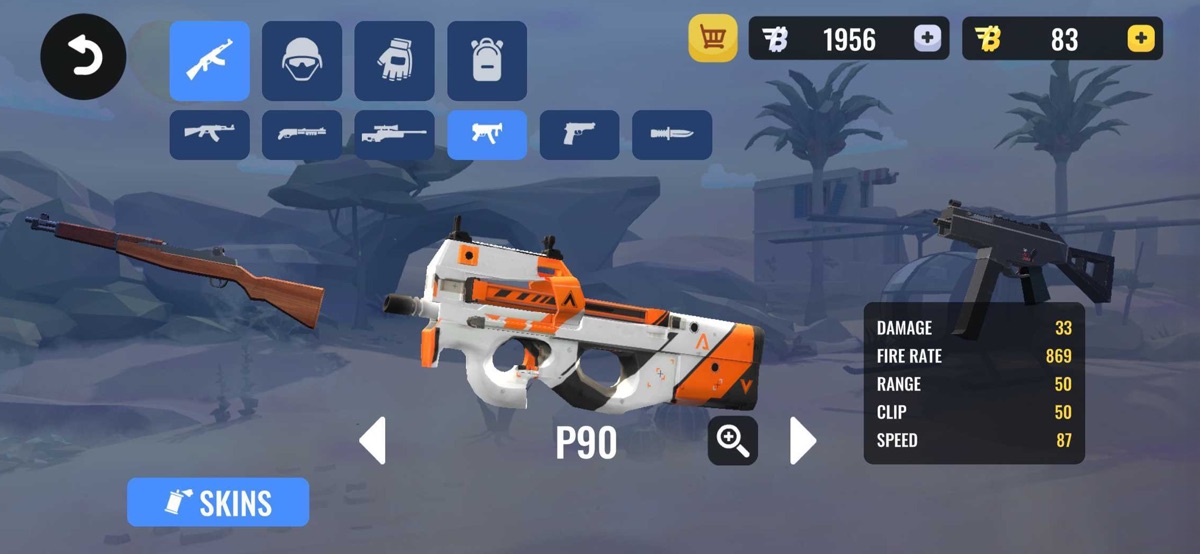Inspect the P90 with the magnifier button
The width and height of the screenshot is (1200, 554).
pos(733,441)
